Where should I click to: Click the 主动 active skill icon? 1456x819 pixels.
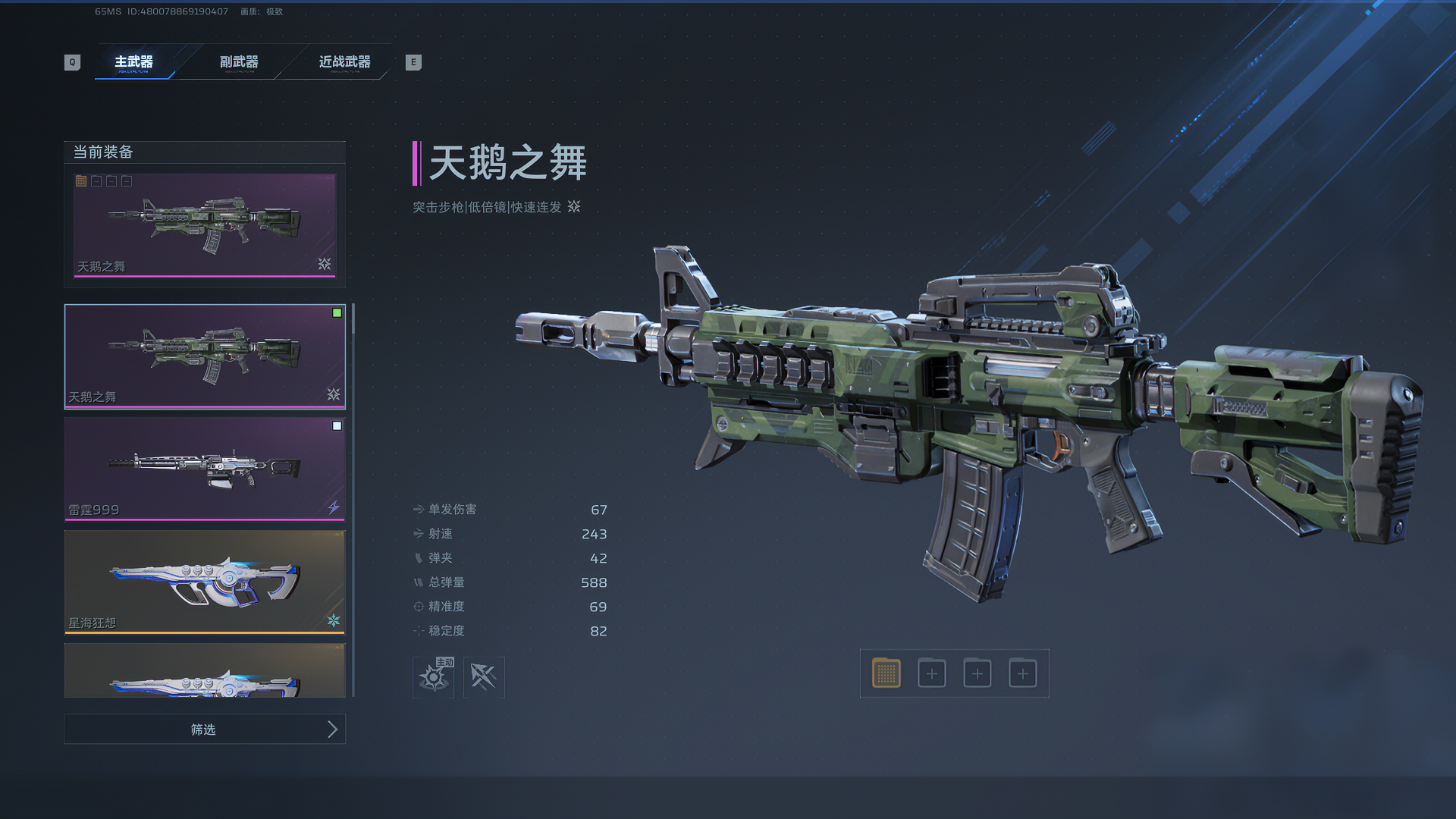pyautogui.click(x=434, y=676)
